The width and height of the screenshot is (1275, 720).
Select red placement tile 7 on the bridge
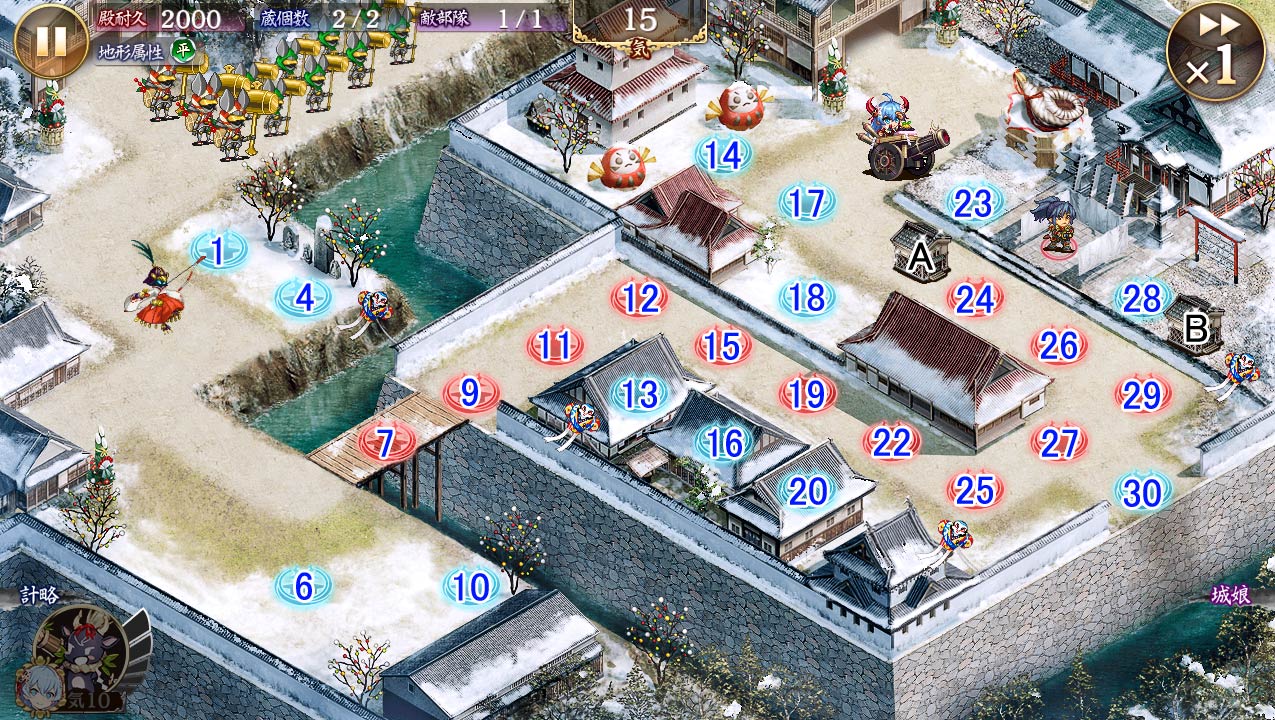coord(386,440)
